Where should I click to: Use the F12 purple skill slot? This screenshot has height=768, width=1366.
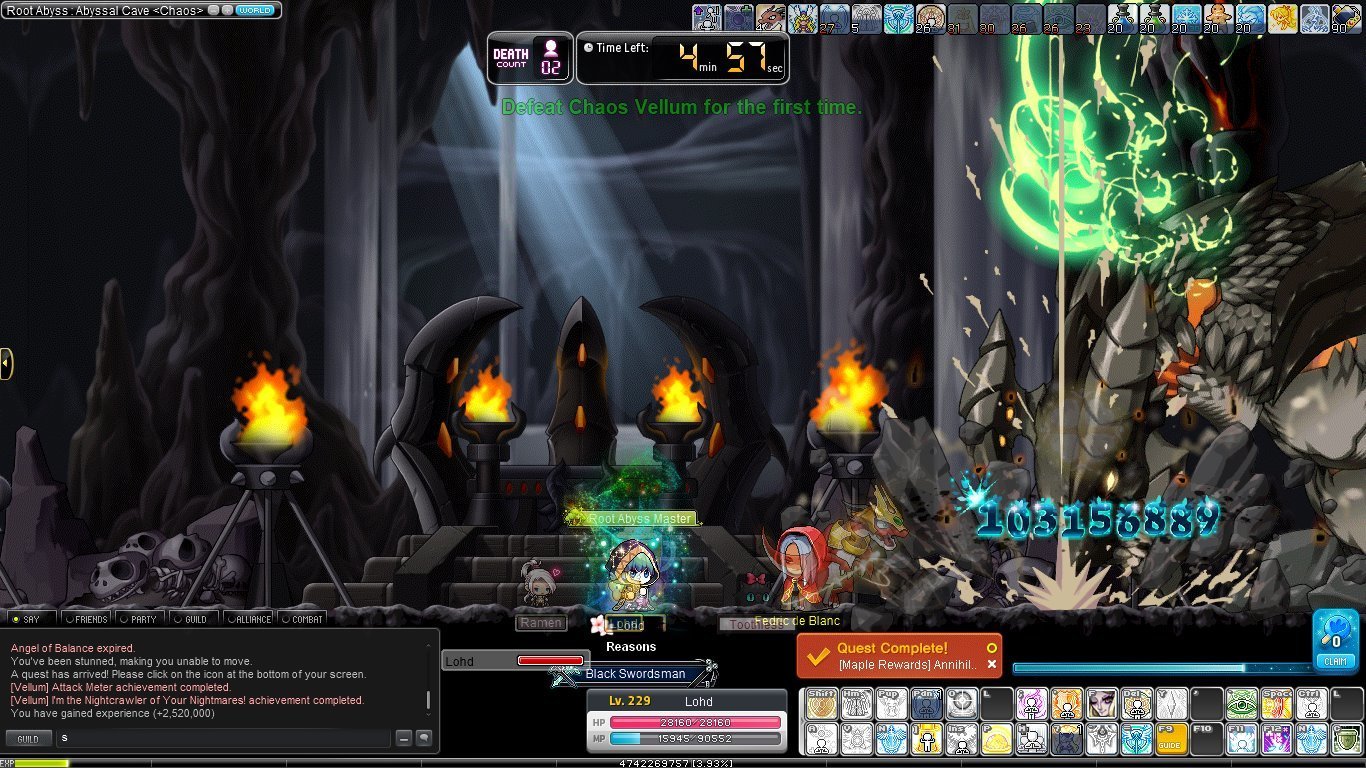(1277, 738)
